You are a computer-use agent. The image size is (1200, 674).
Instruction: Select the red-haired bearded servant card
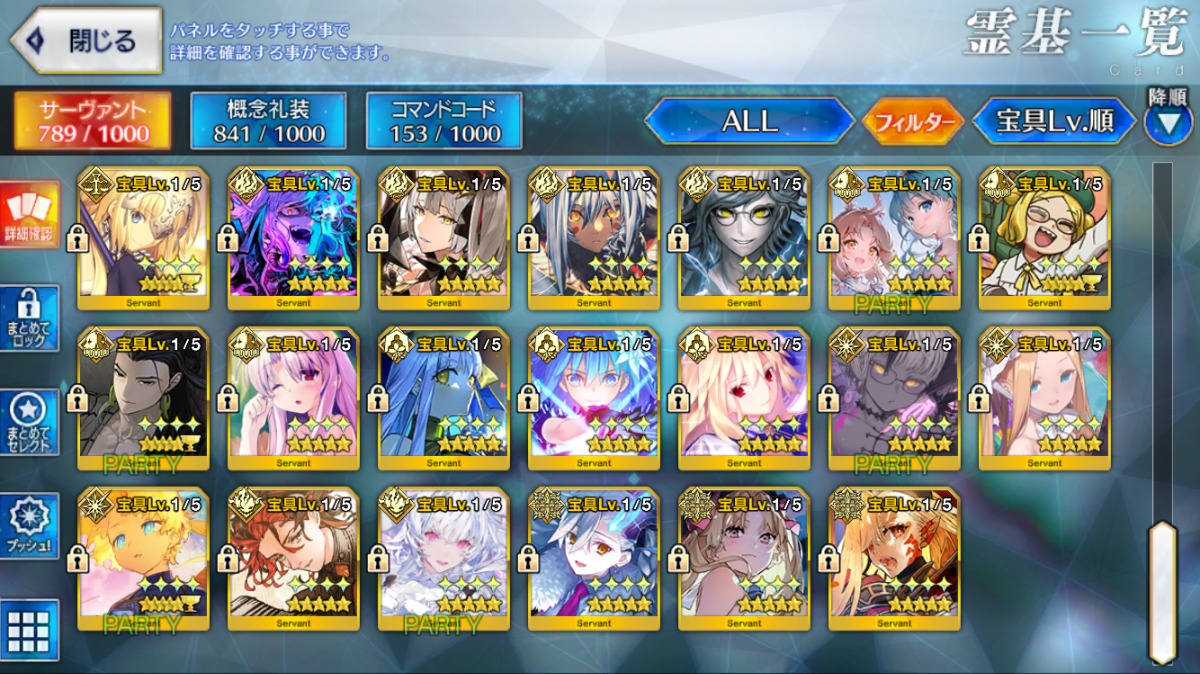click(x=293, y=559)
